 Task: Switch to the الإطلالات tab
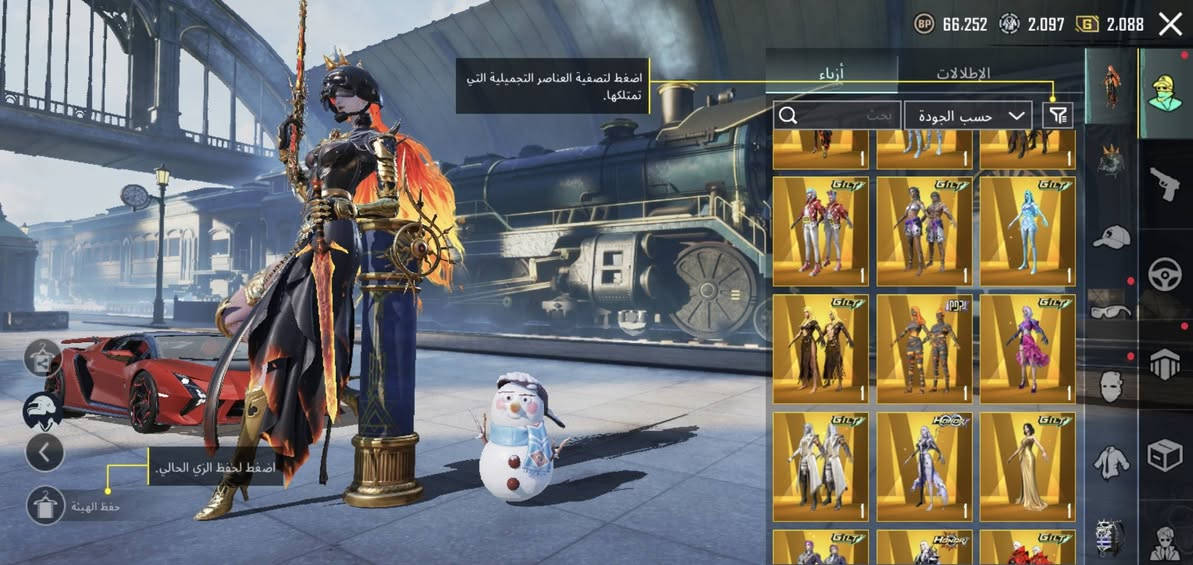coord(962,73)
